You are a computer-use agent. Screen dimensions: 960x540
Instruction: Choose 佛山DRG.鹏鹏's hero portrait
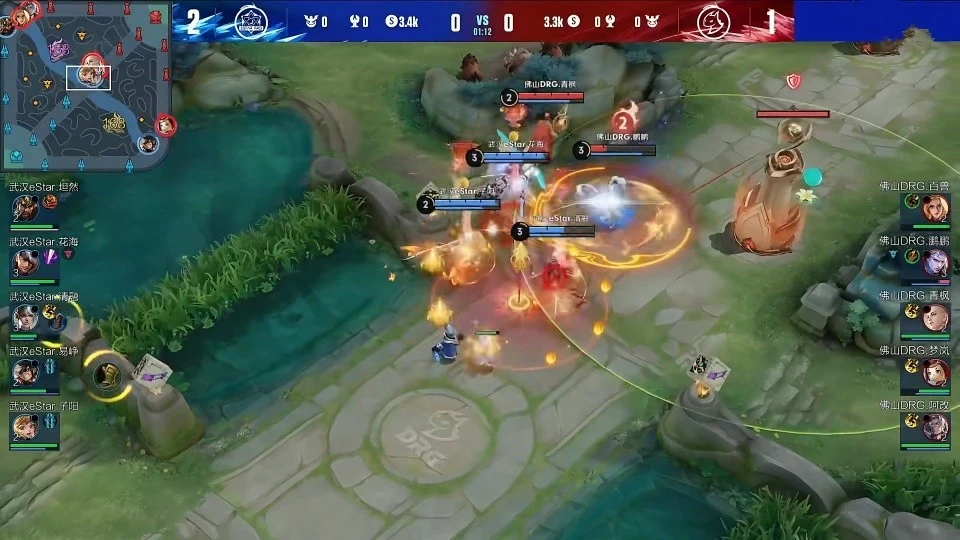[935, 263]
